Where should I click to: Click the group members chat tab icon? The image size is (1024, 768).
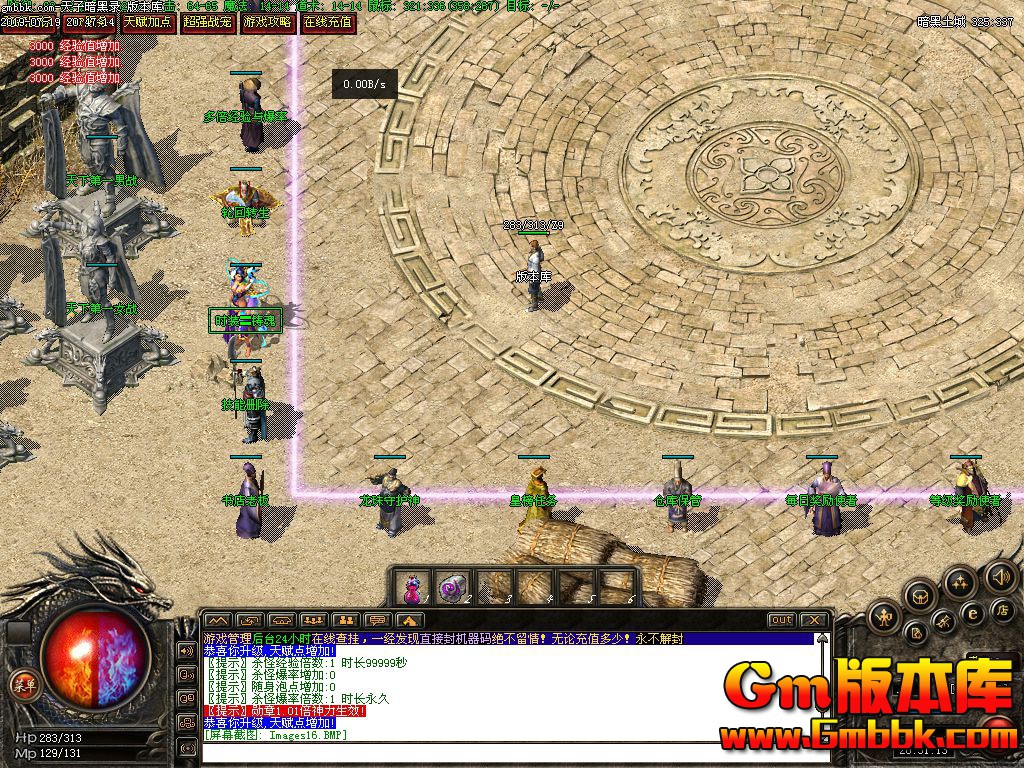click(313, 620)
